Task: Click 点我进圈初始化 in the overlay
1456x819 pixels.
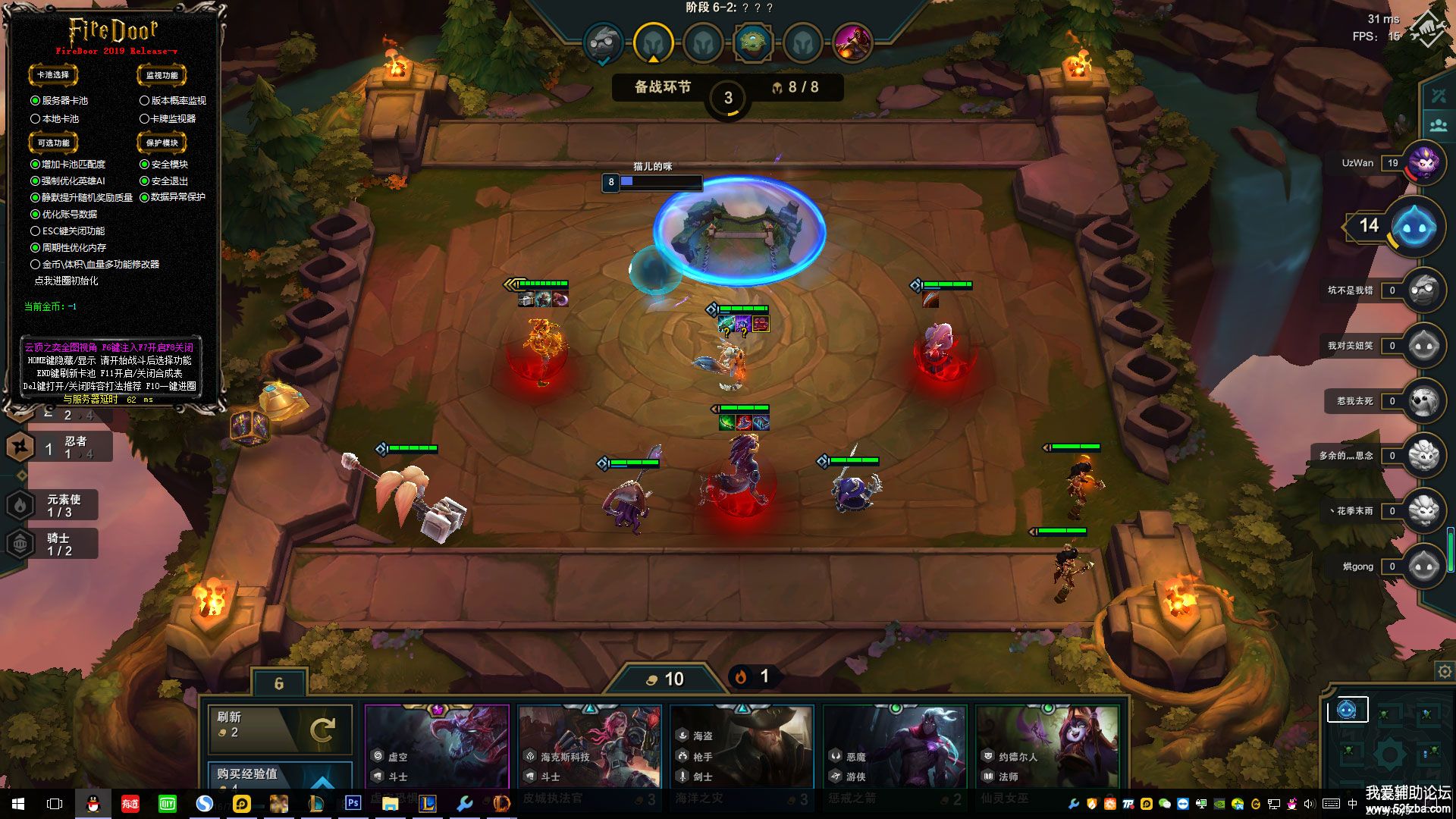Action: click(66, 281)
